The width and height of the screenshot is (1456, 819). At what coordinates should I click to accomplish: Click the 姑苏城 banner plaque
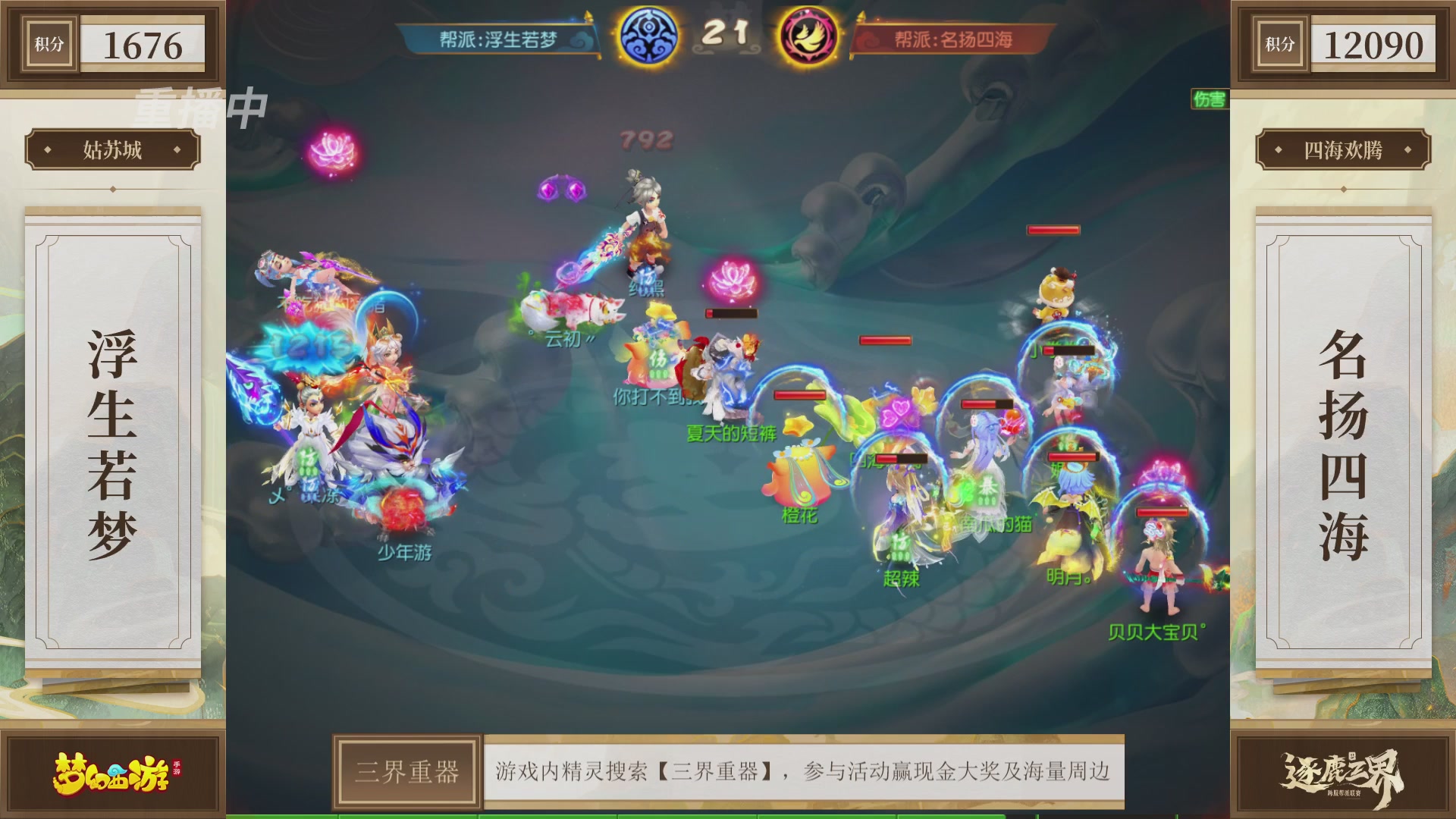(112, 149)
